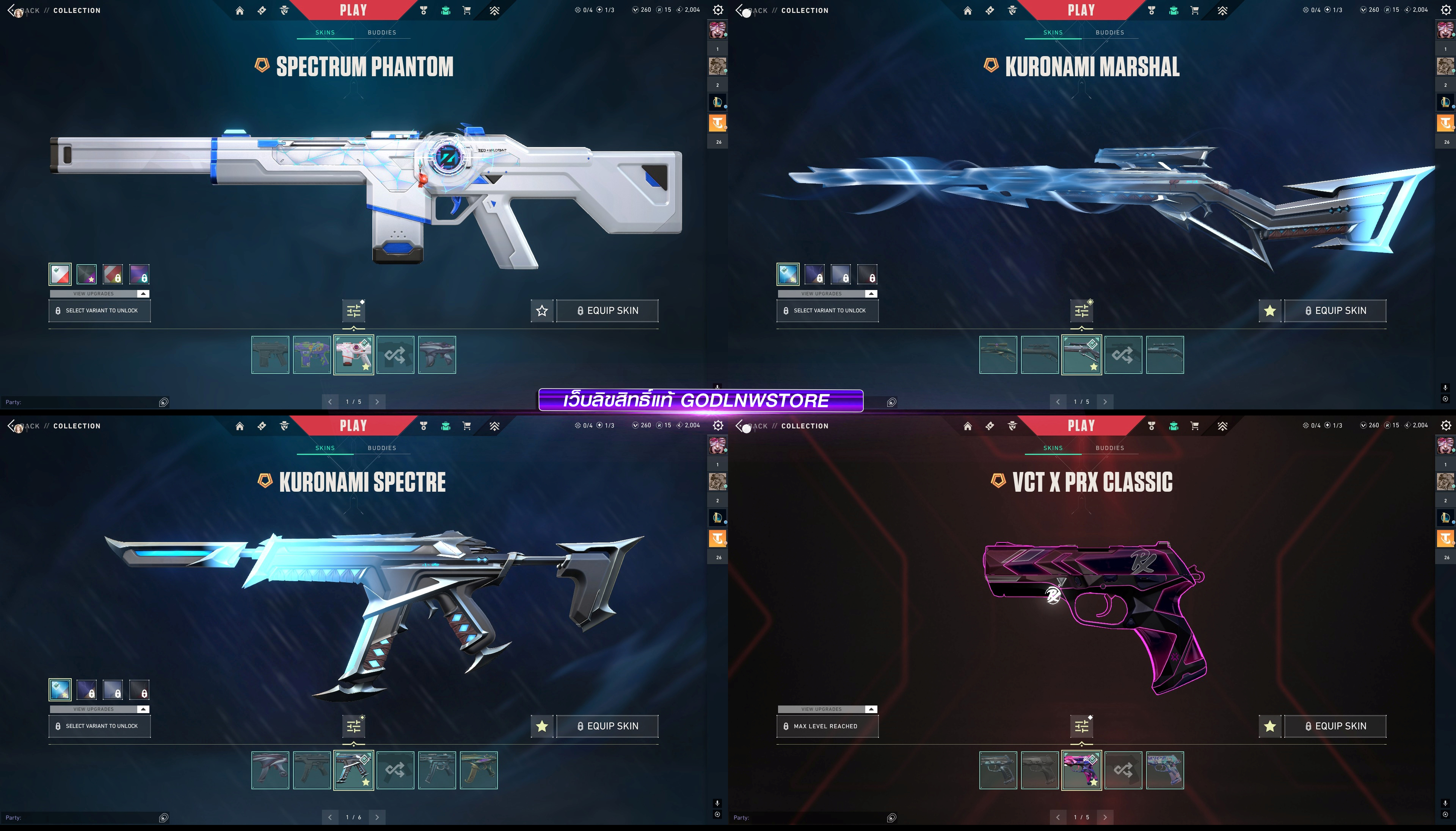Select the purple and yellow Phantom skin thumbnail
Screen dimensions: 1456x831
coord(312,355)
